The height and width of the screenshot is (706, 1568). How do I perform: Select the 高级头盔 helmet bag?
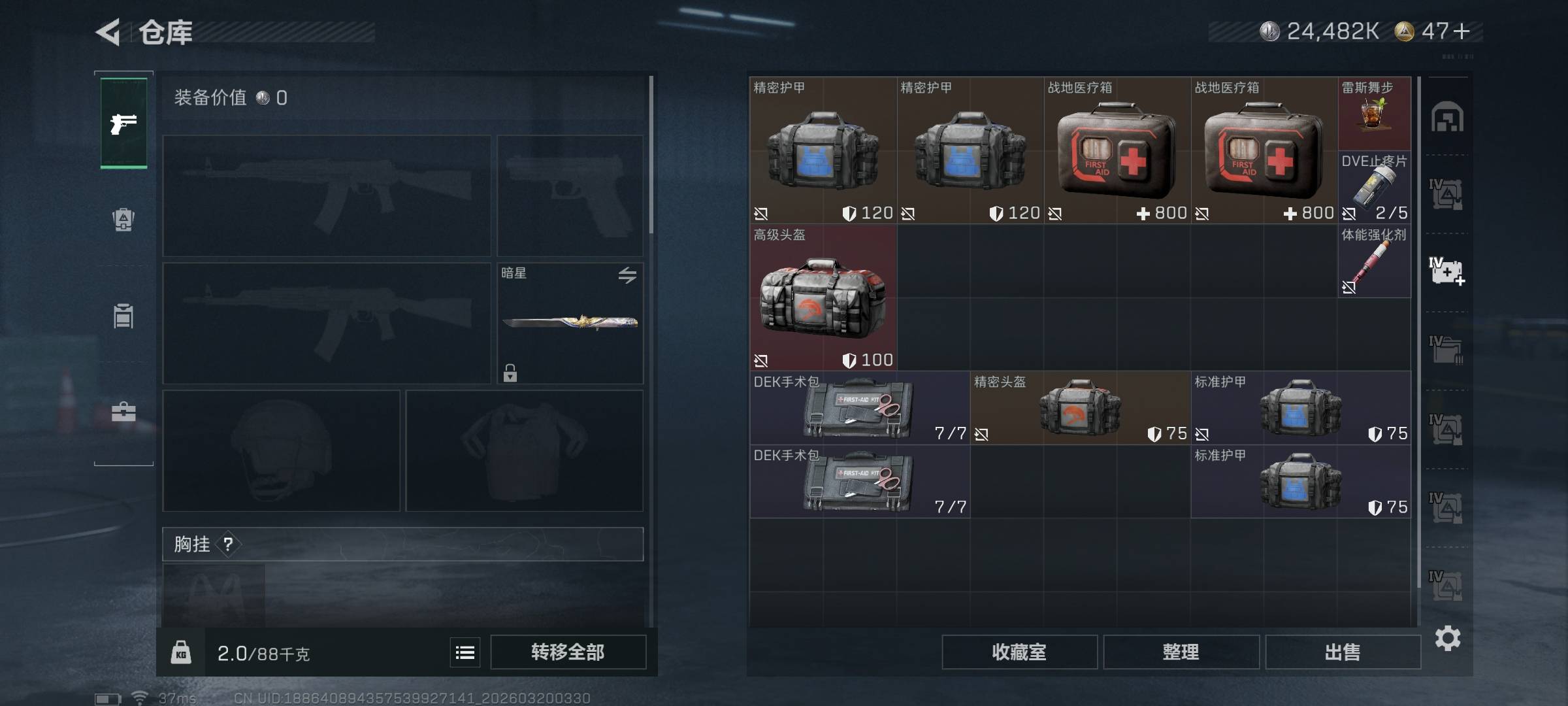(x=823, y=298)
